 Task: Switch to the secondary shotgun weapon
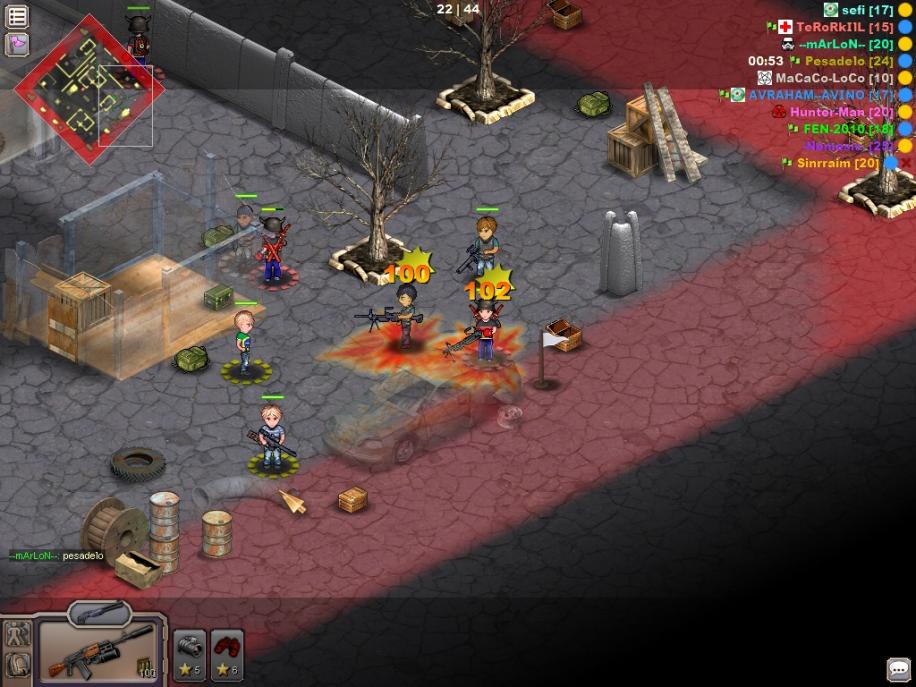[98, 612]
